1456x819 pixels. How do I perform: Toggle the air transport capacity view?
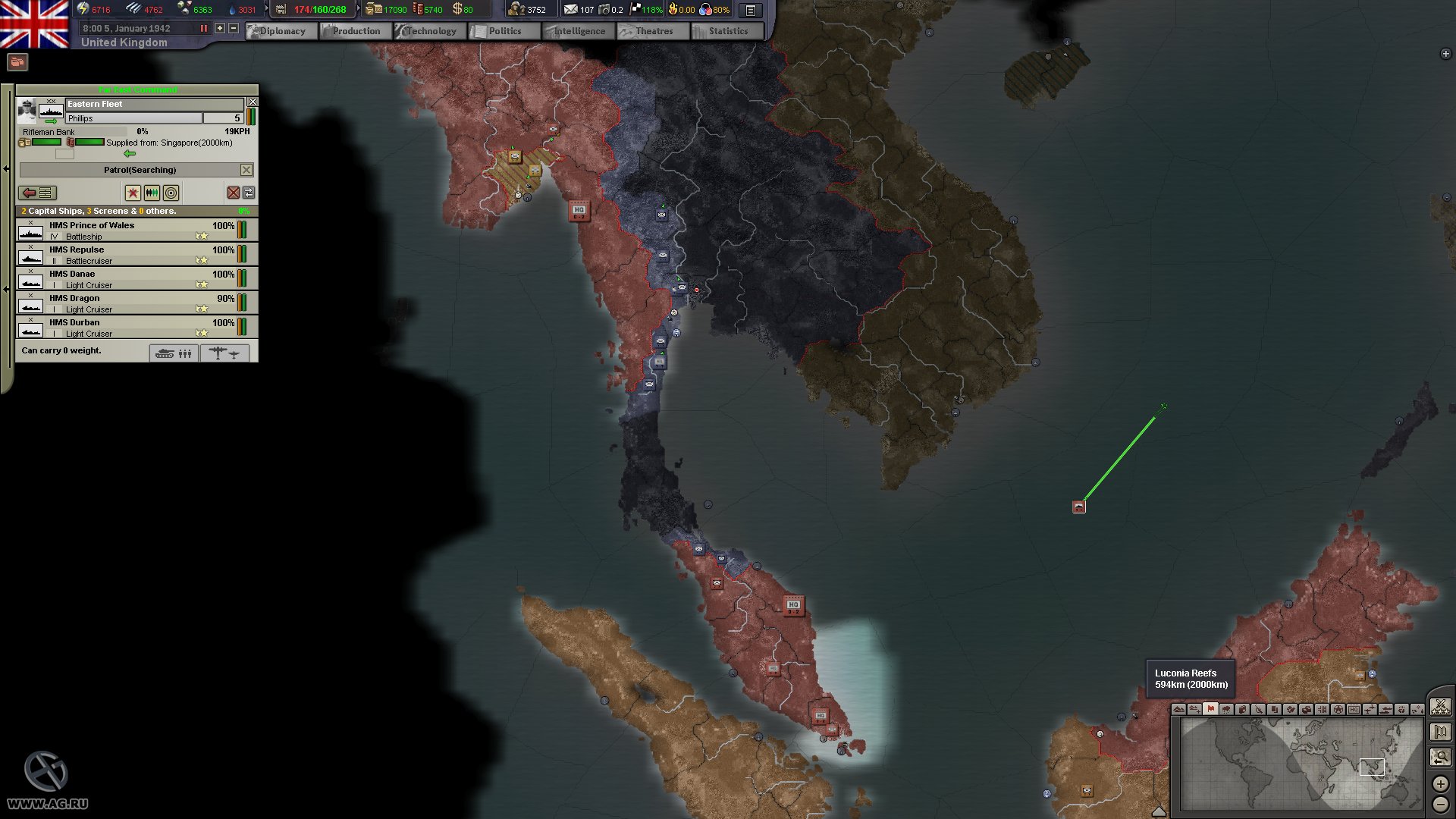click(x=225, y=353)
